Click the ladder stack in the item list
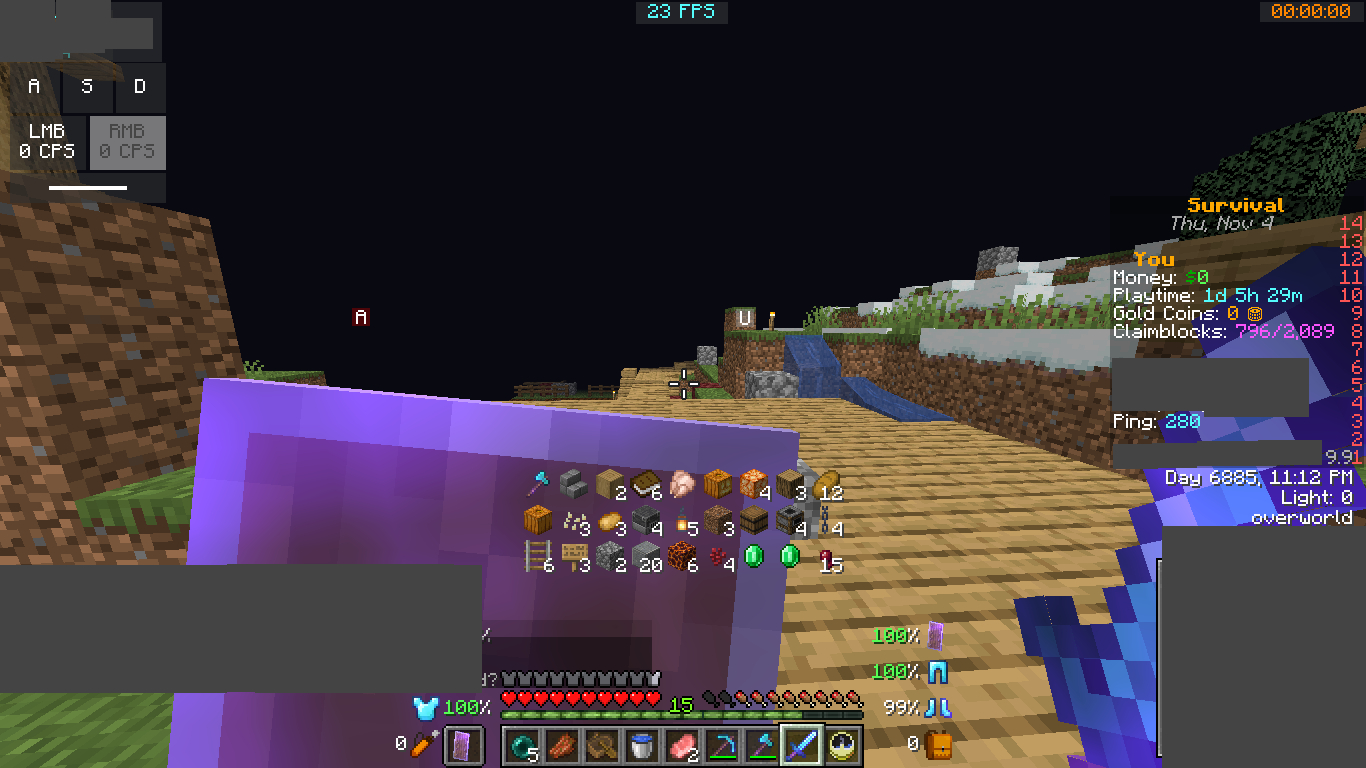This screenshot has width=1366, height=768. click(538, 557)
